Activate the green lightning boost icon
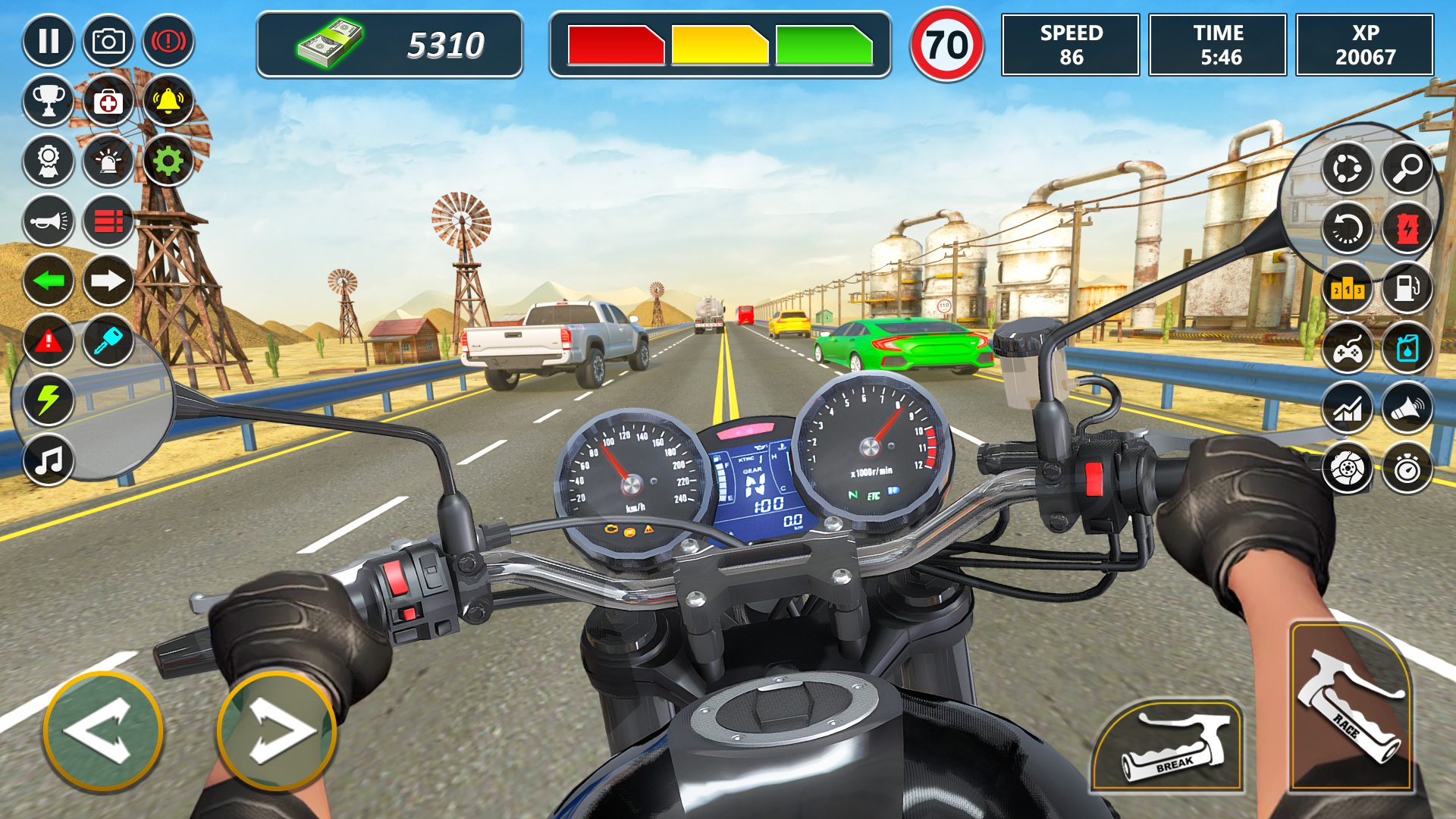This screenshot has width=1456, height=819. point(49,400)
